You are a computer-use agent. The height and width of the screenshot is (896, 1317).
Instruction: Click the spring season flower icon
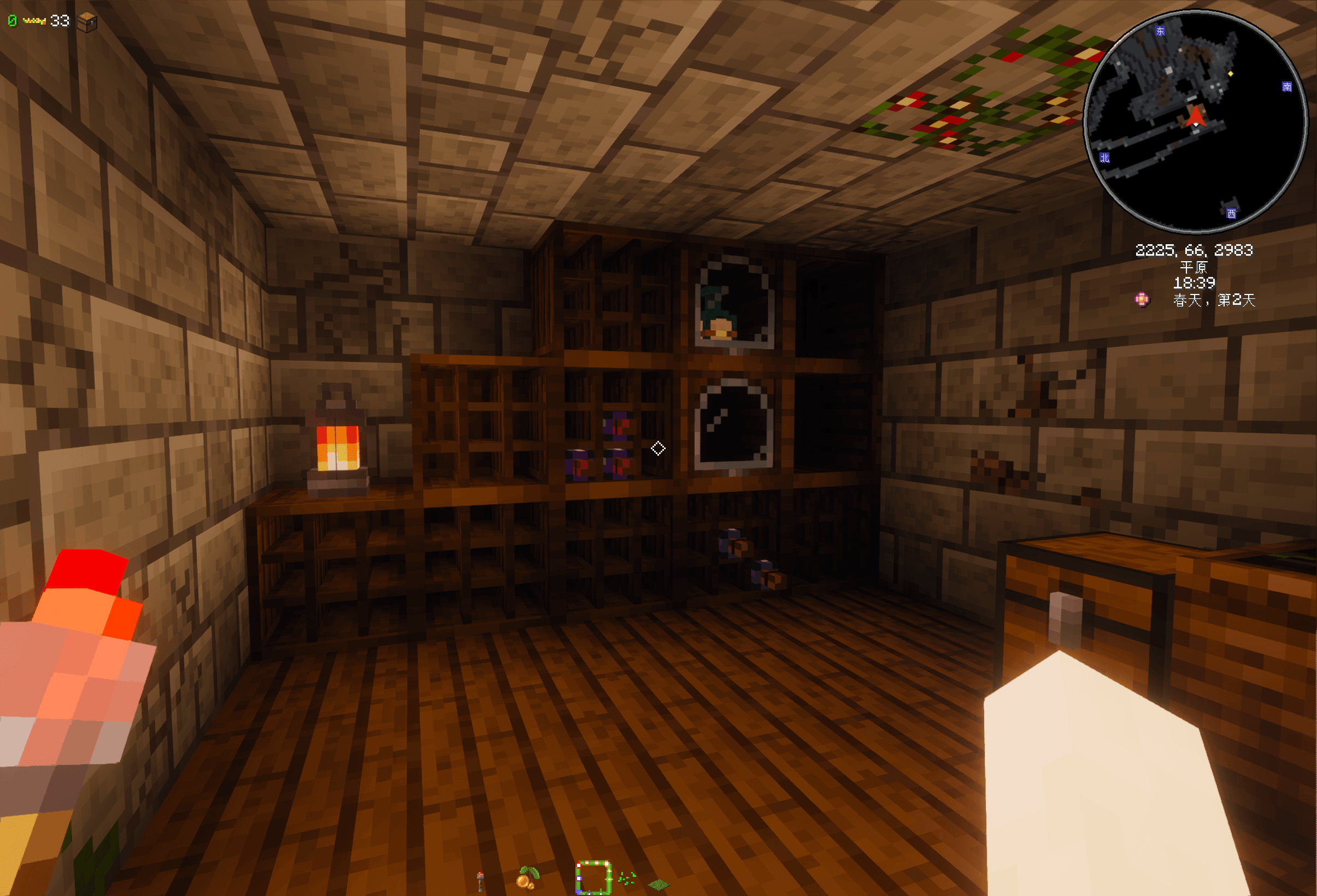point(1142,299)
